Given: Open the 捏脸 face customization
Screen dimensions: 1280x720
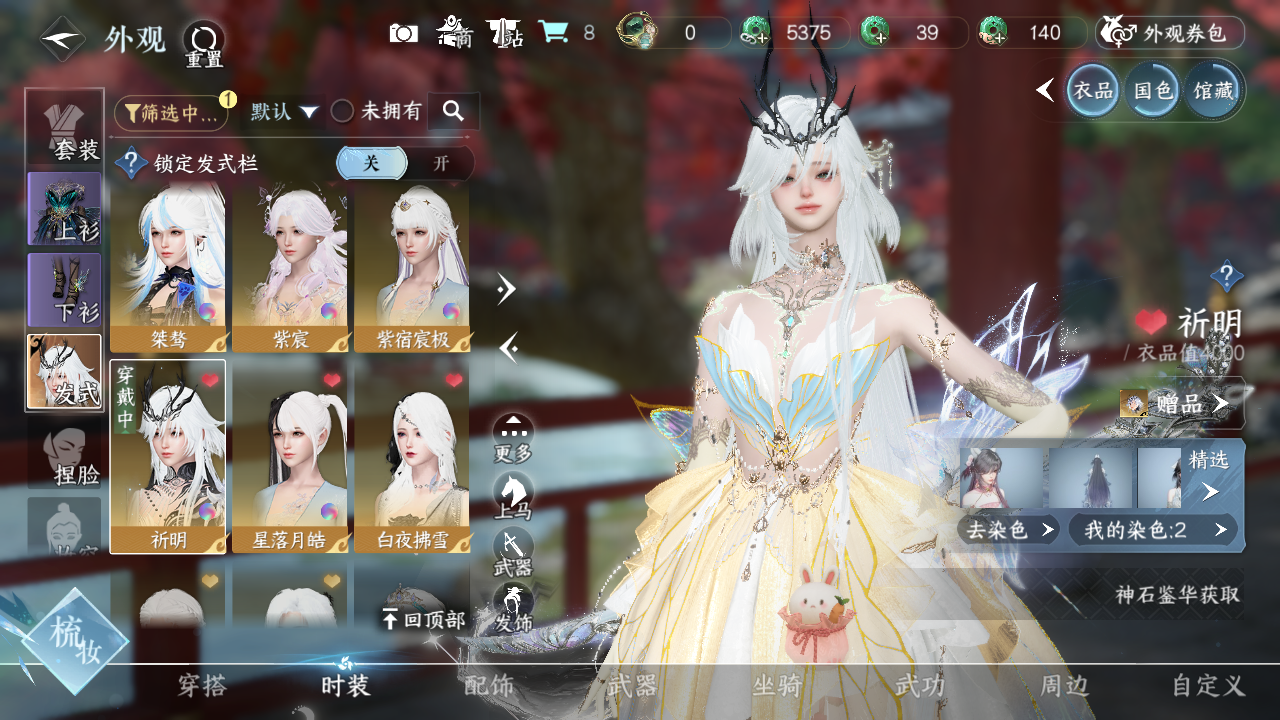Looking at the screenshot, I should (65, 455).
